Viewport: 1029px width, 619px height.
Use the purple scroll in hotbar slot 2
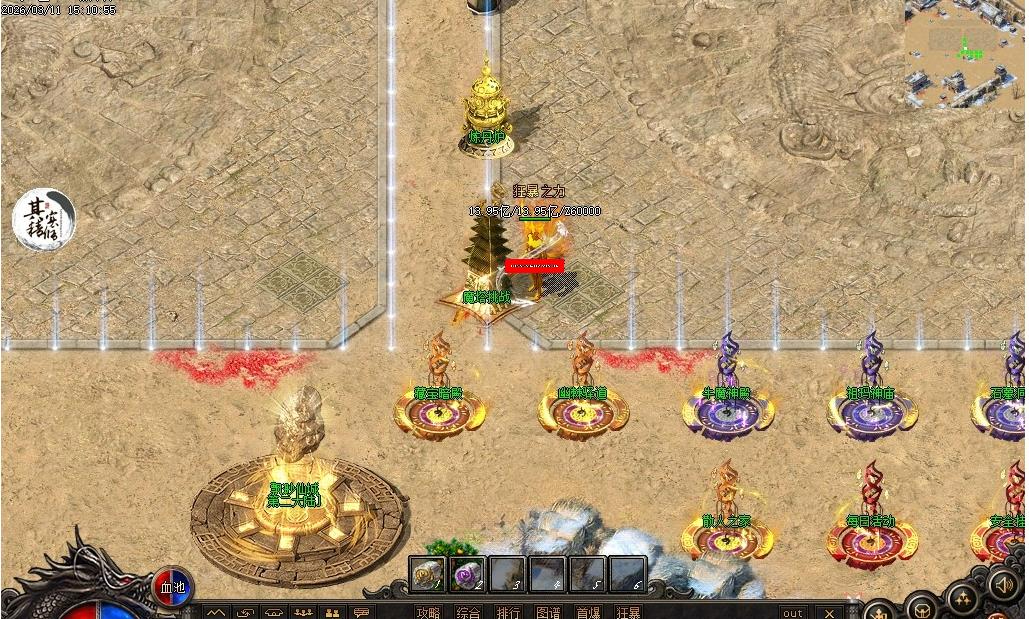tap(467, 574)
